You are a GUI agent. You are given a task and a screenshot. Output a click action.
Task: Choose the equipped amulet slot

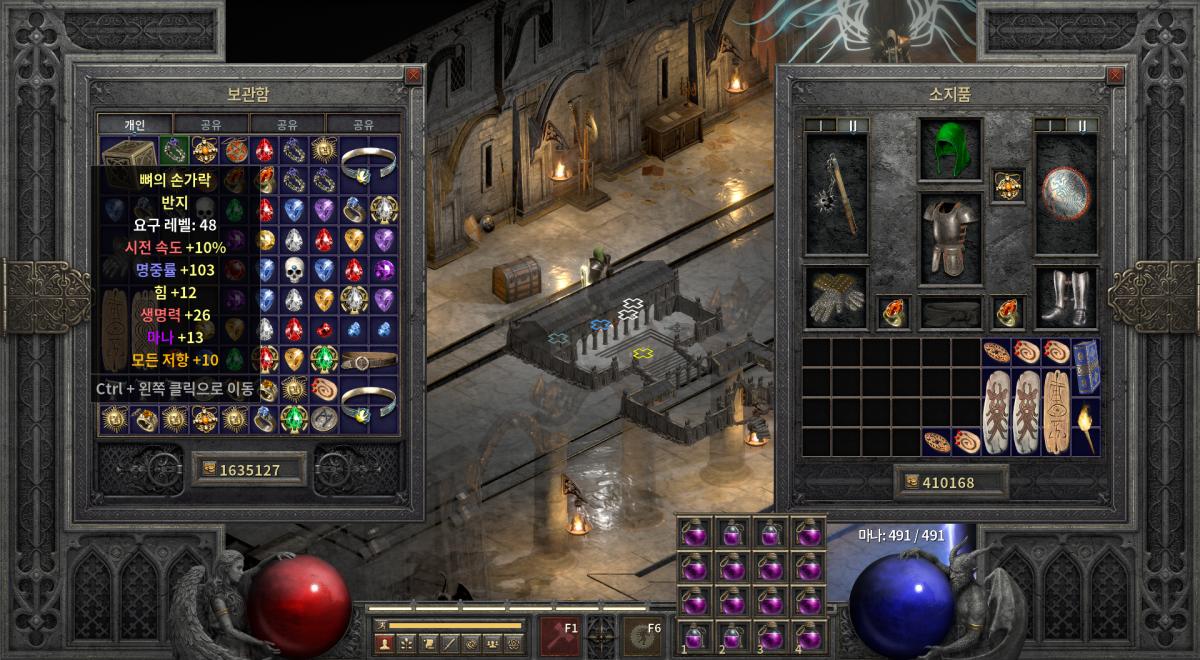click(x=1007, y=185)
